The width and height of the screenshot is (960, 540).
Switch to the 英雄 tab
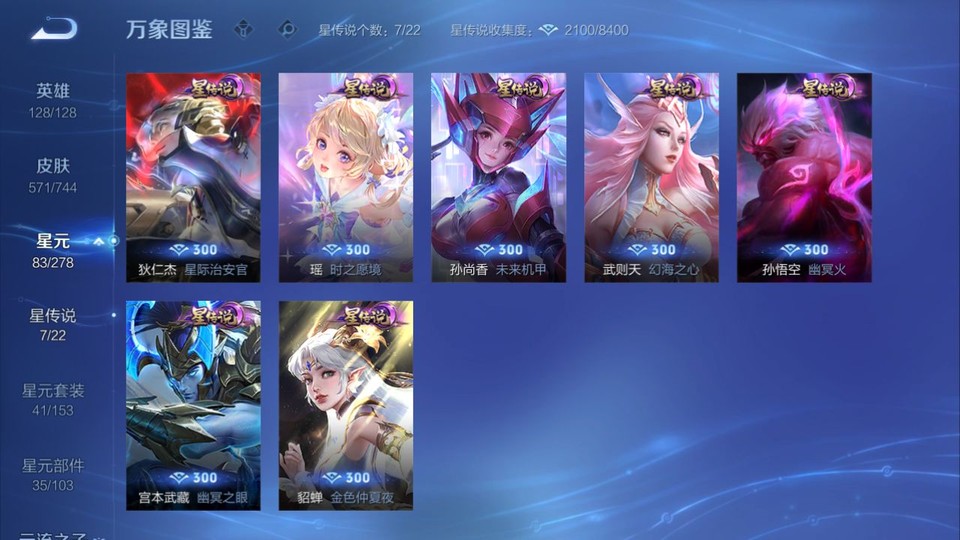(x=53, y=99)
